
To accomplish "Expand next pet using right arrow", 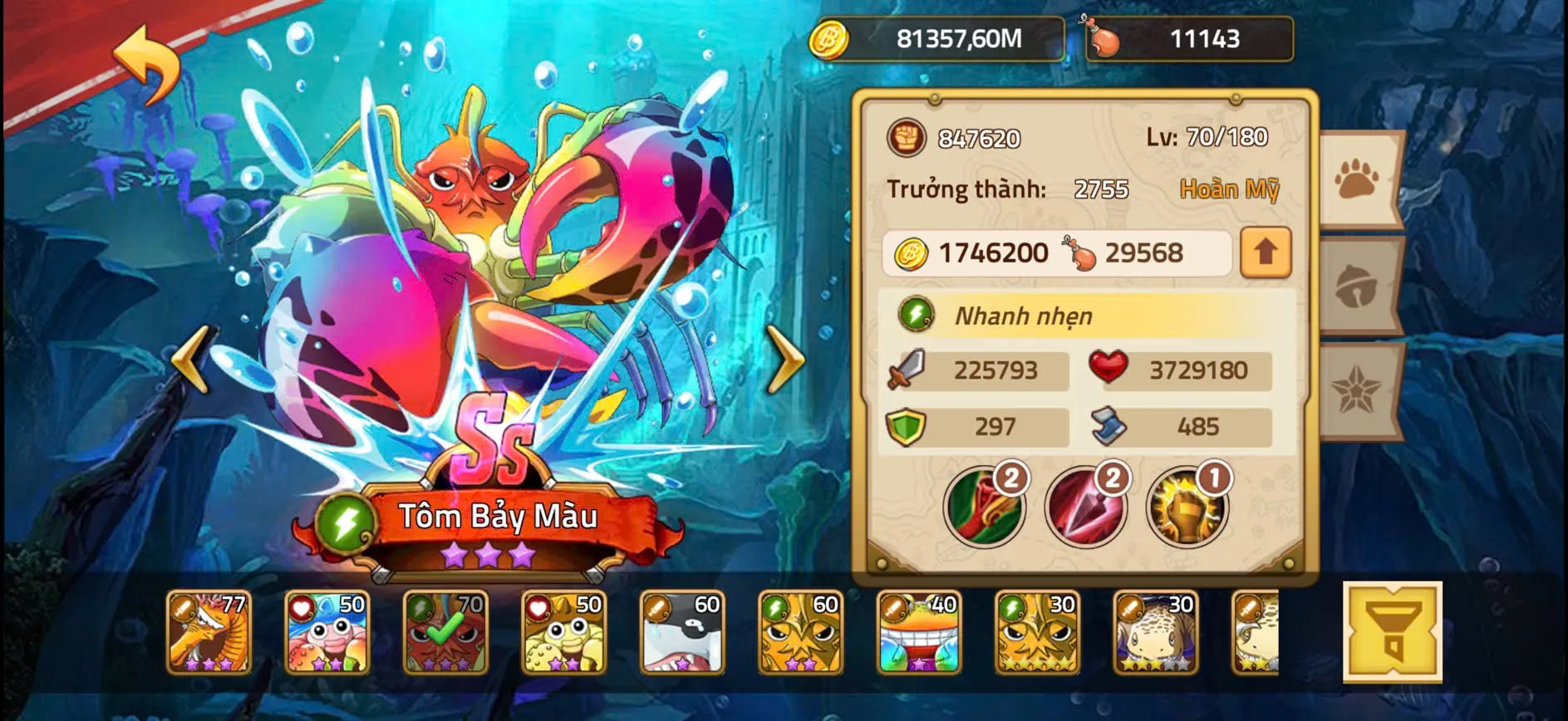I will point(785,361).
